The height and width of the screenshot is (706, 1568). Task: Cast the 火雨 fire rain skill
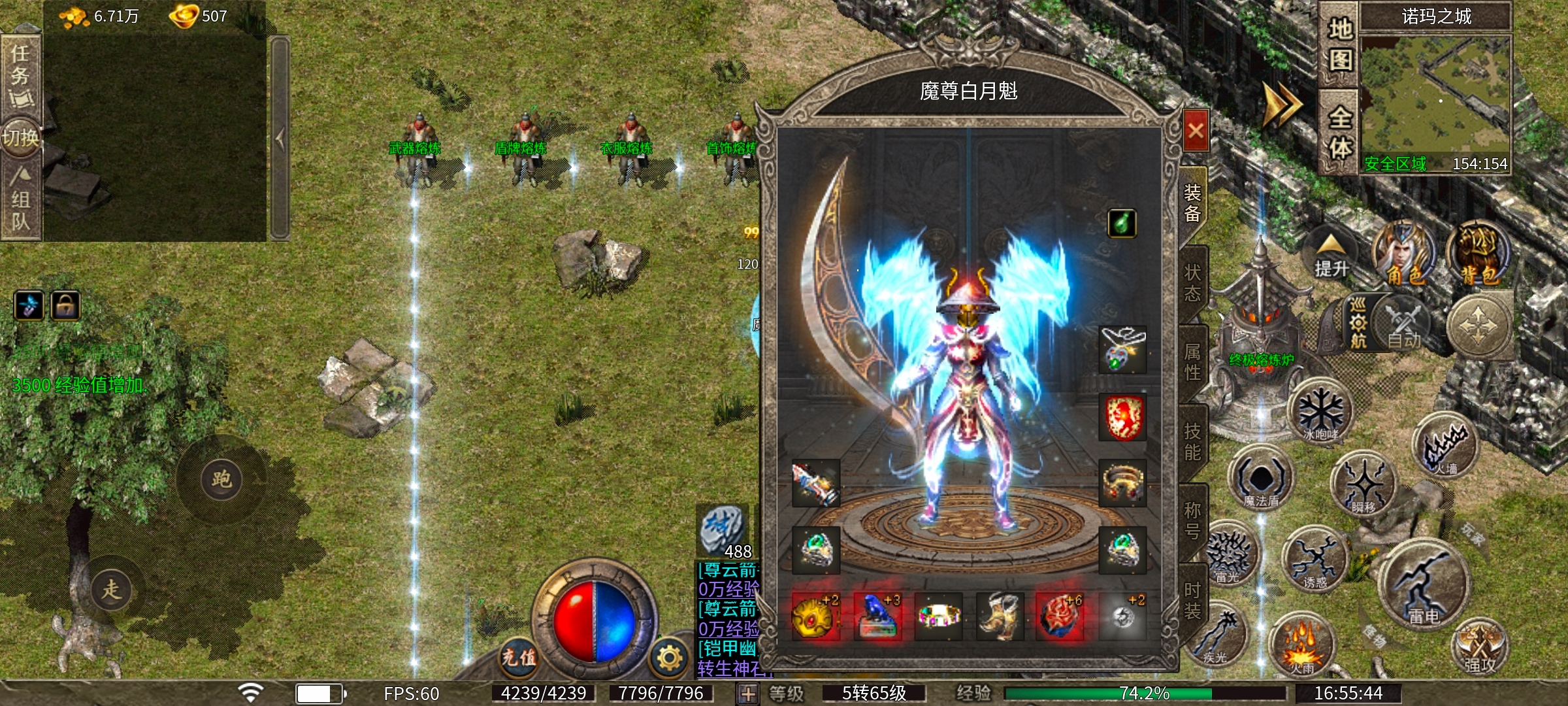(x=1301, y=646)
